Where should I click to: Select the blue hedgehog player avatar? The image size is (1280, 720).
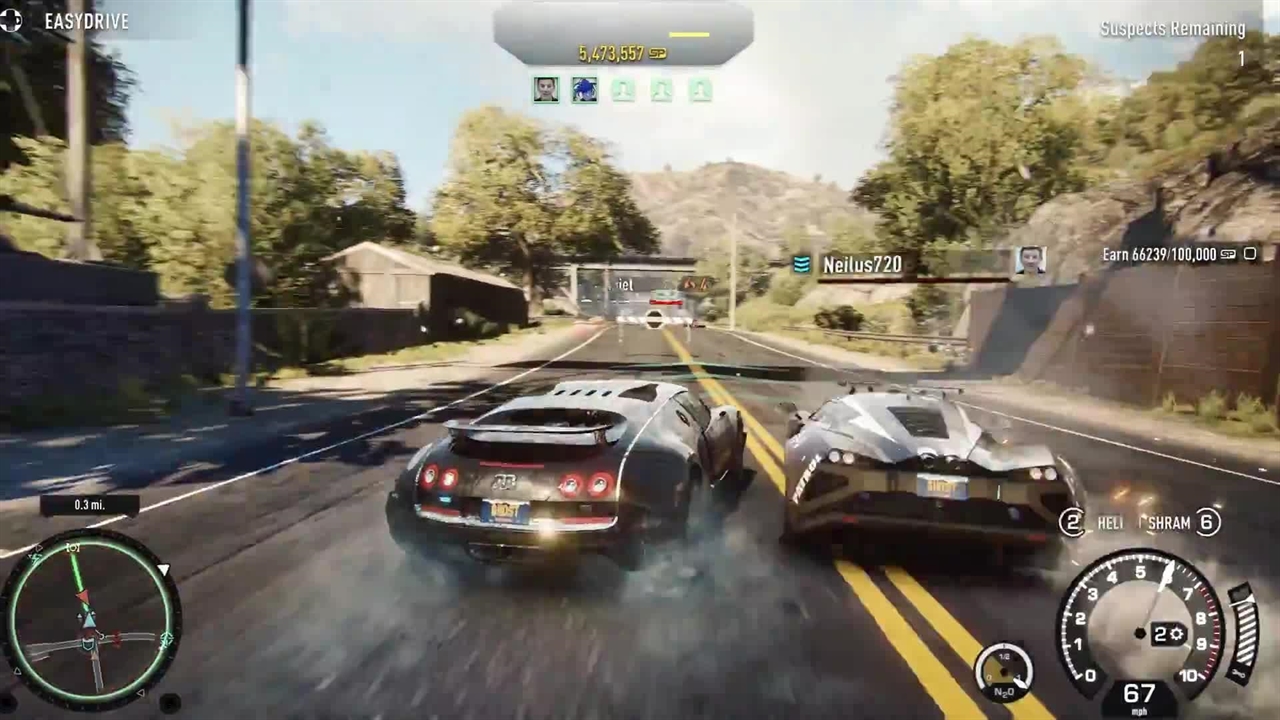tap(584, 89)
